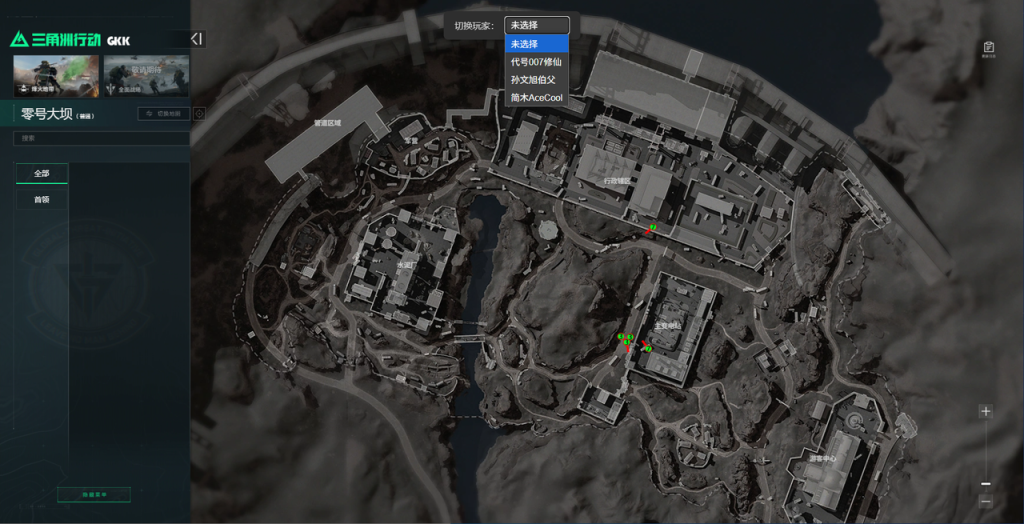Choose player 孙文旭伯父 in the list
The image size is (1024, 524).
538,80
